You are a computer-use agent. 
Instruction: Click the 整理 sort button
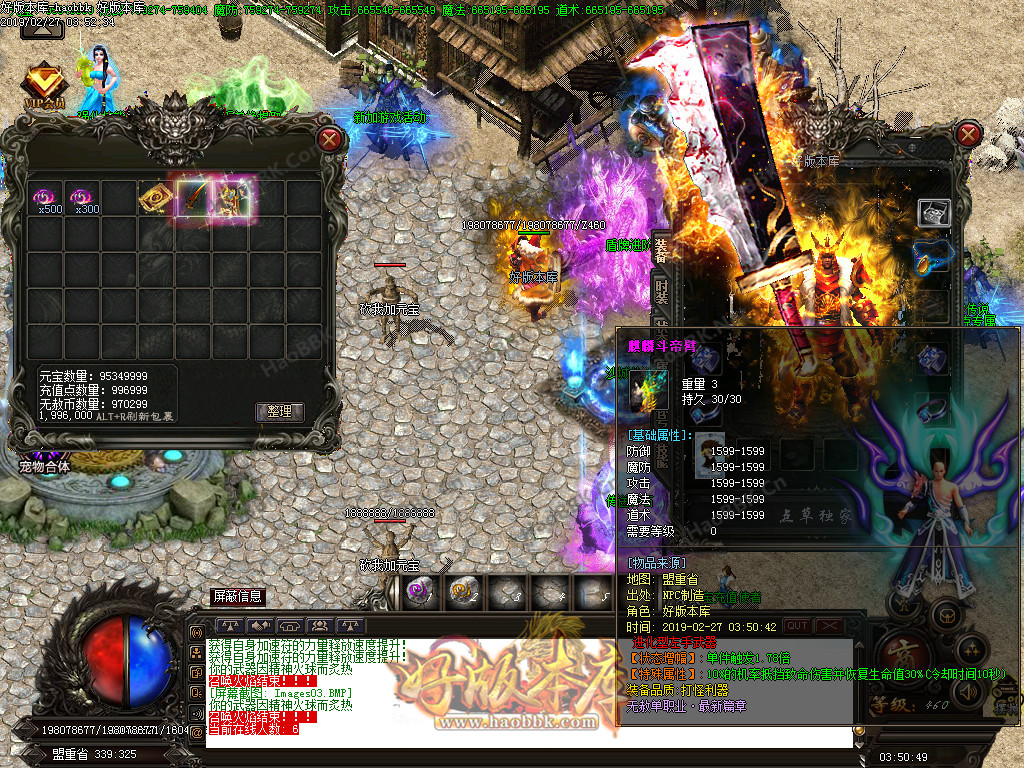[279, 411]
